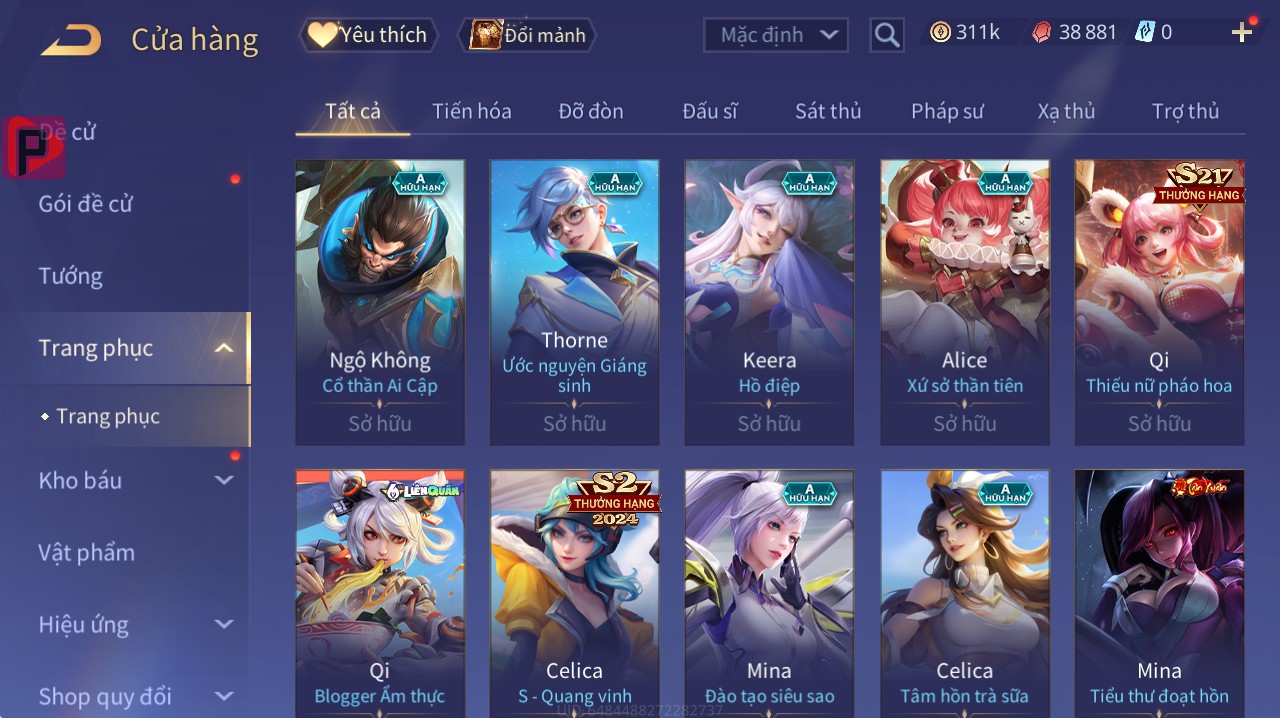Open the Gói đề cử menu
Image resolution: width=1280 pixels, height=718 pixels.
point(86,204)
